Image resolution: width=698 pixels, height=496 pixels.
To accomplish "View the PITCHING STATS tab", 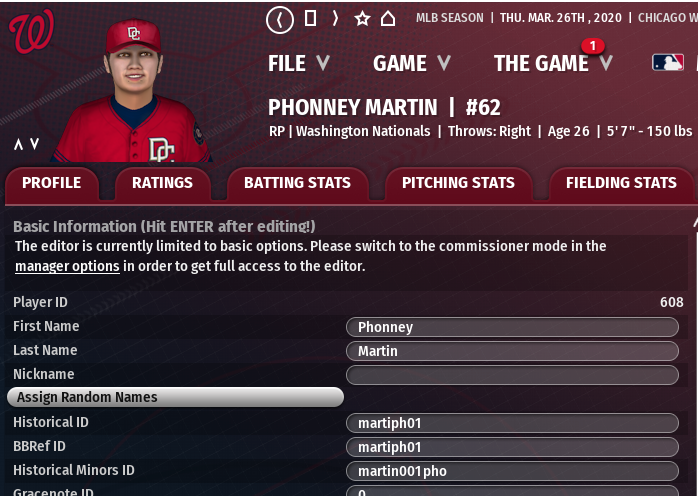I will pos(458,183).
